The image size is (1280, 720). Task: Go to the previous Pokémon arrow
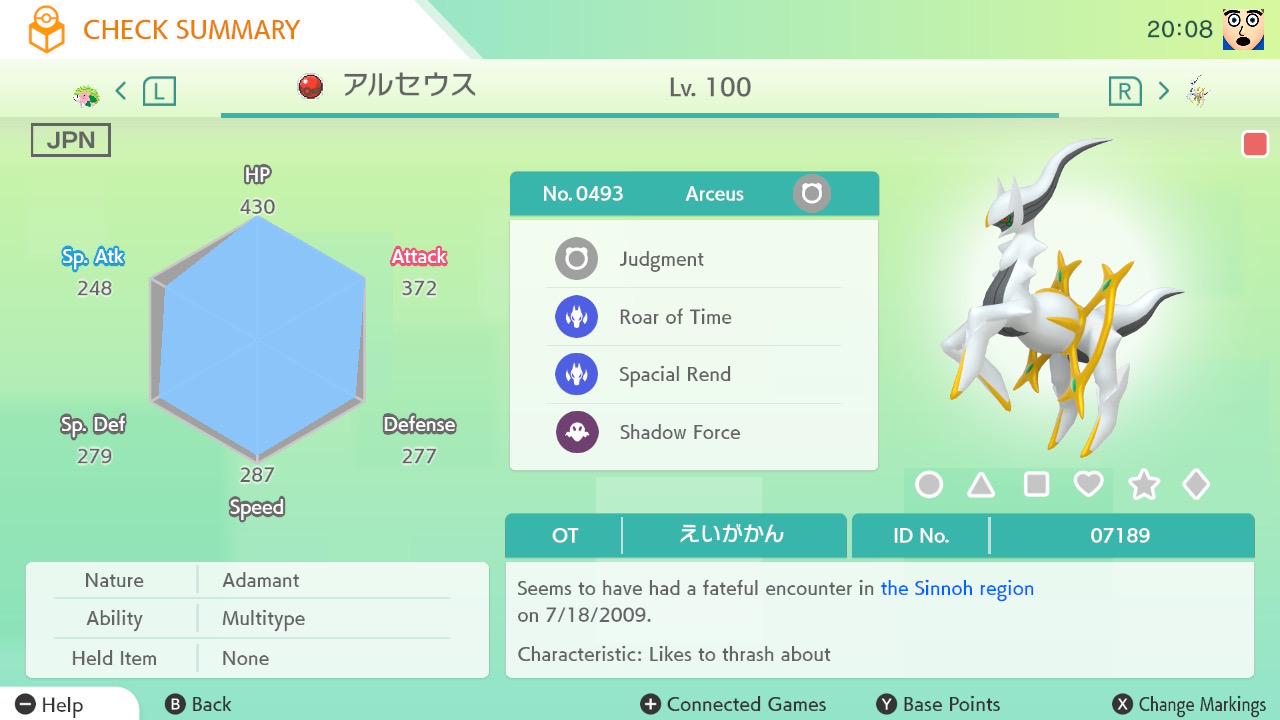pos(121,92)
